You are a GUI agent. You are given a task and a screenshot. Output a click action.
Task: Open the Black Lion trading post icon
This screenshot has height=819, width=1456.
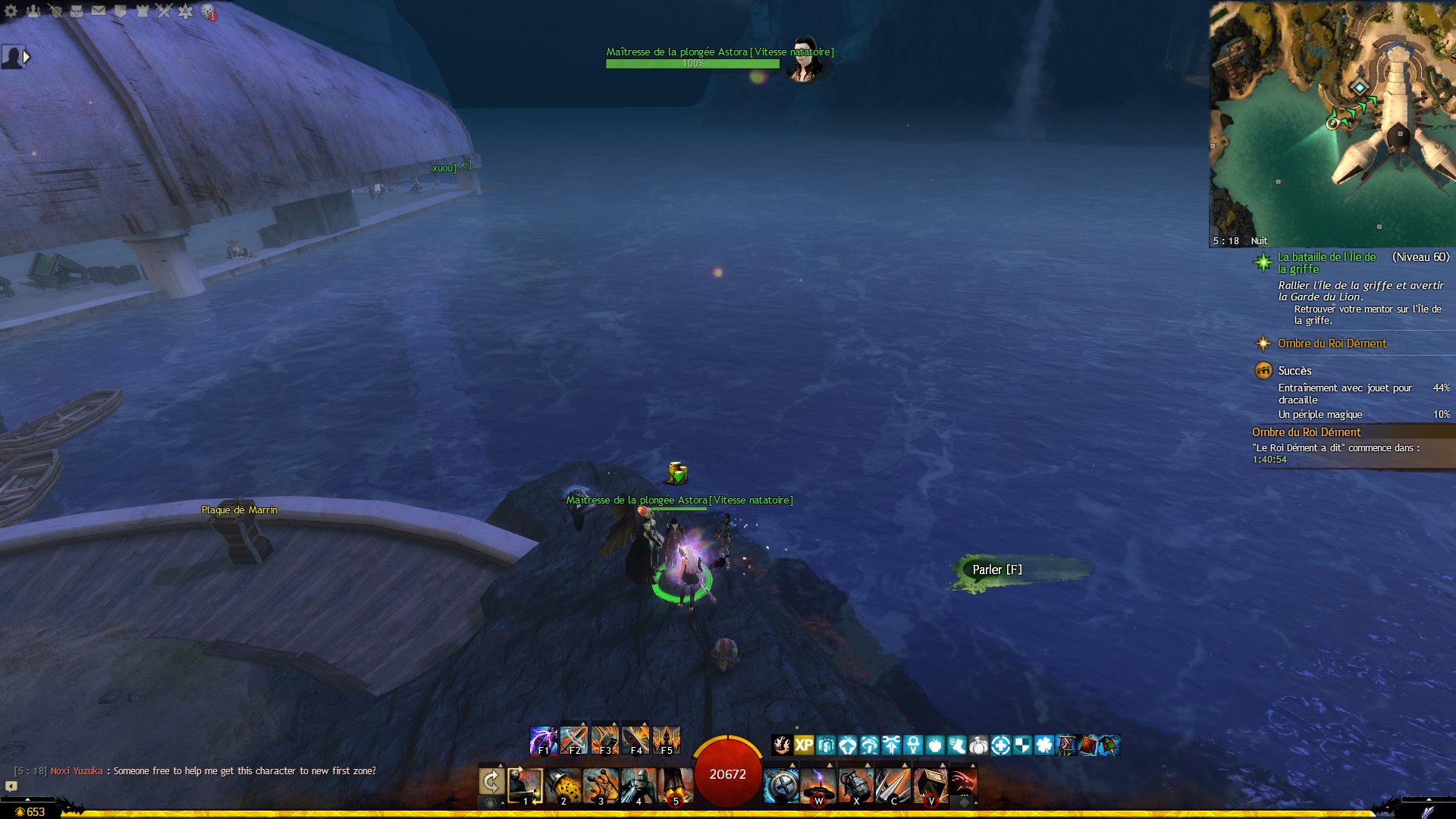pyautogui.click(x=208, y=12)
